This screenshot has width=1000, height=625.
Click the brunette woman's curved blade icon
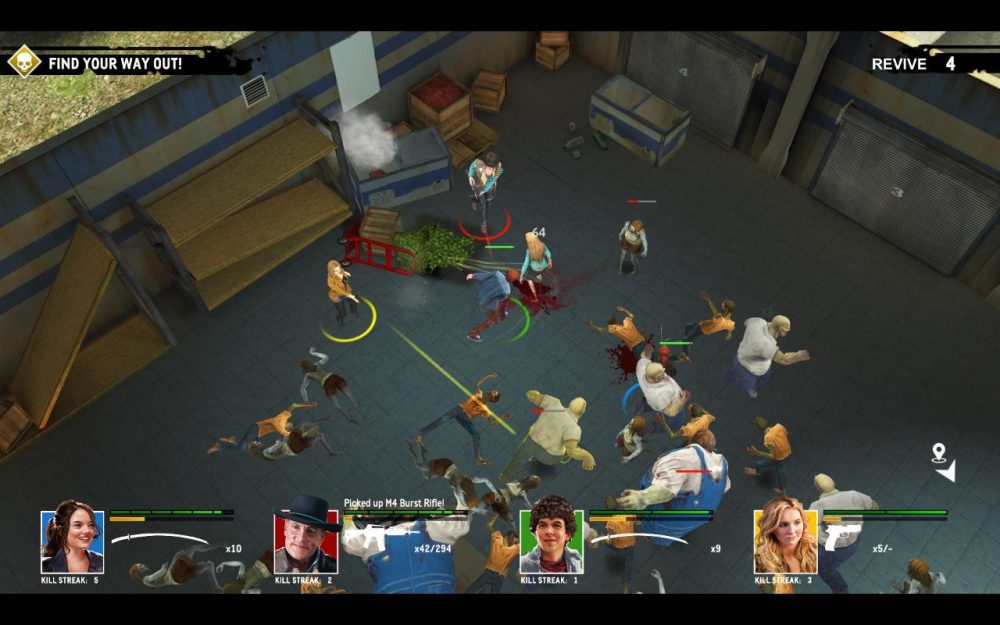click(160, 540)
